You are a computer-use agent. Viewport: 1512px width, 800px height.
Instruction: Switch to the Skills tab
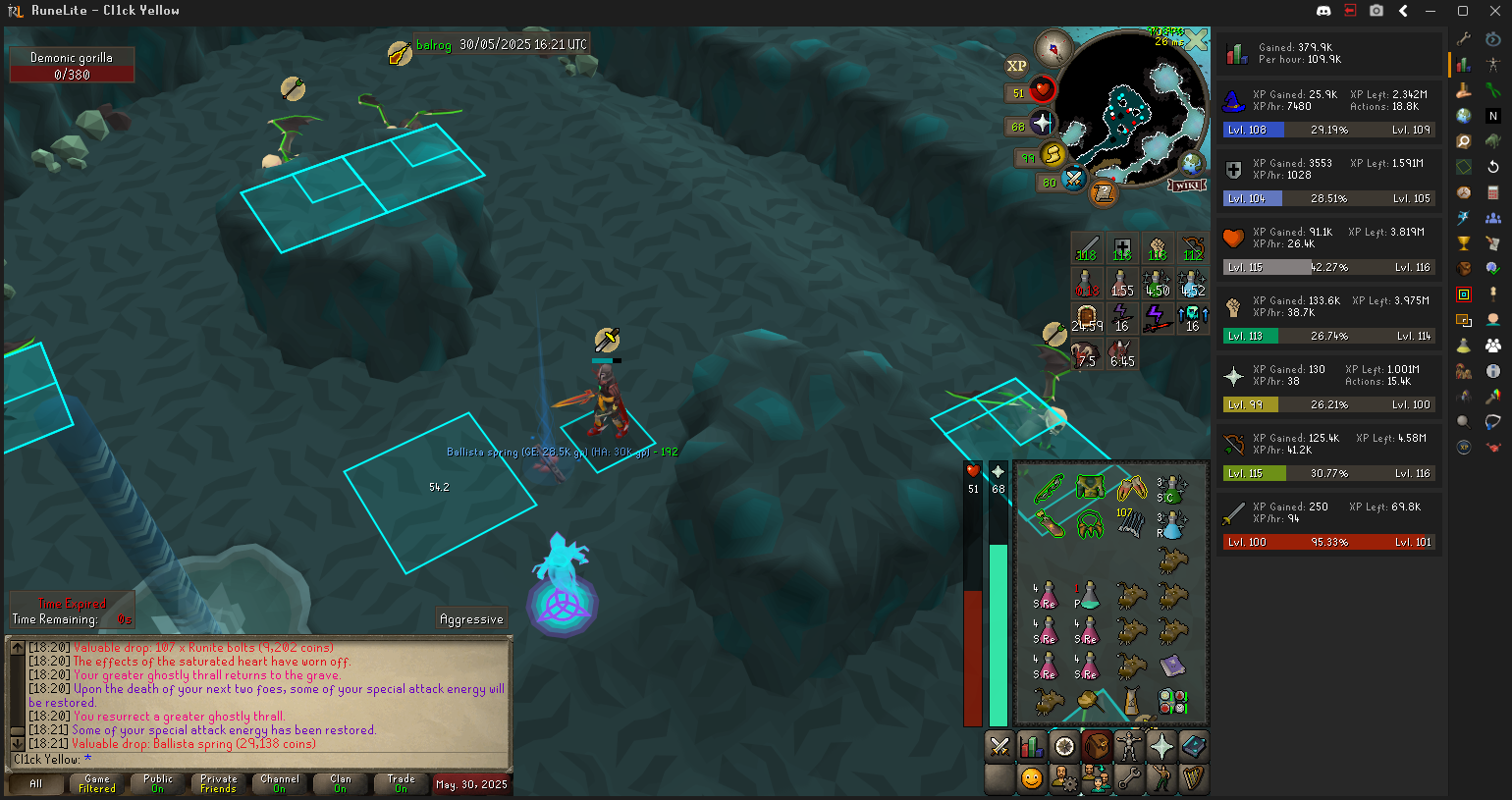1032,747
